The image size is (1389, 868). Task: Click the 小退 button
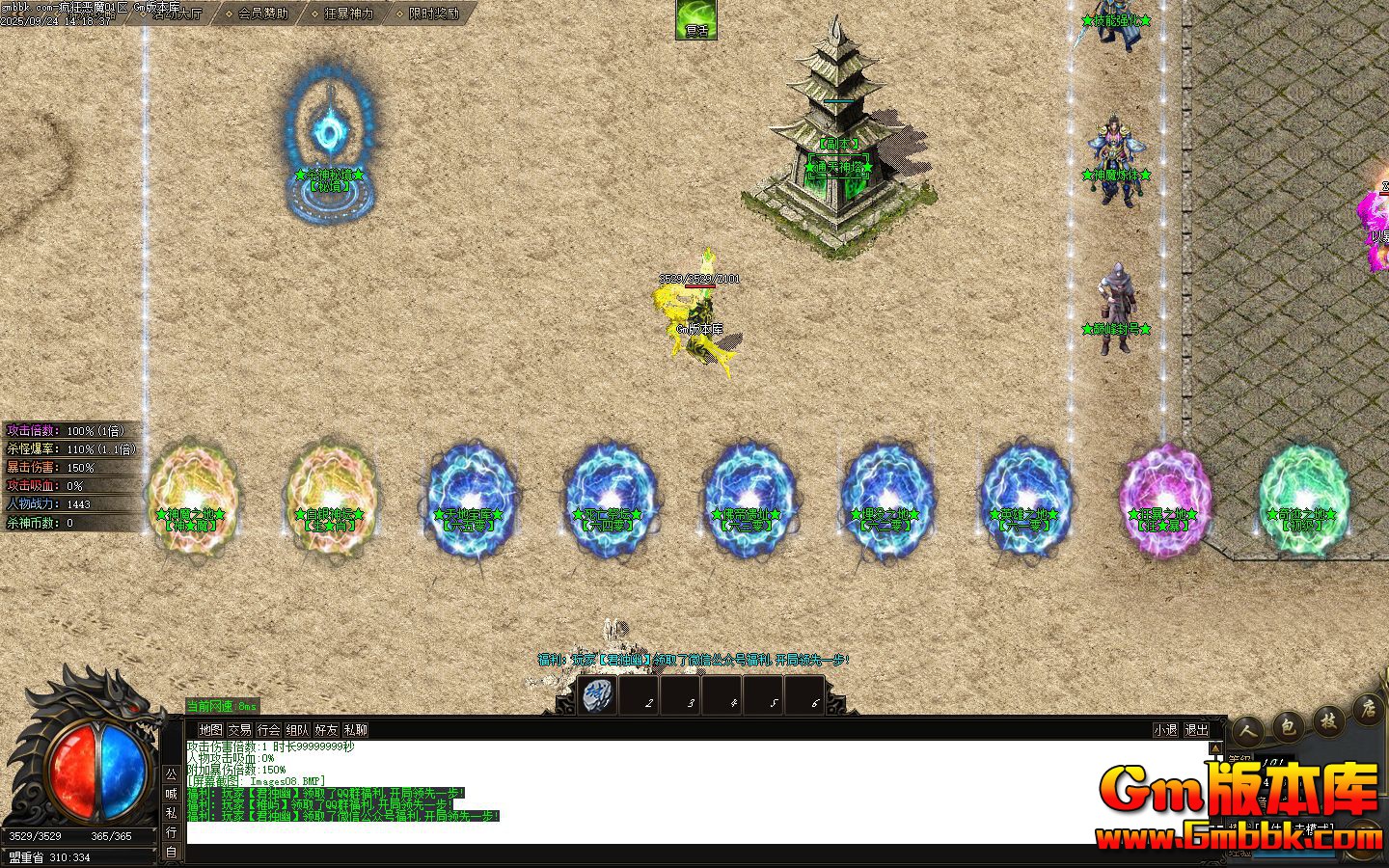[x=1163, y=730]
